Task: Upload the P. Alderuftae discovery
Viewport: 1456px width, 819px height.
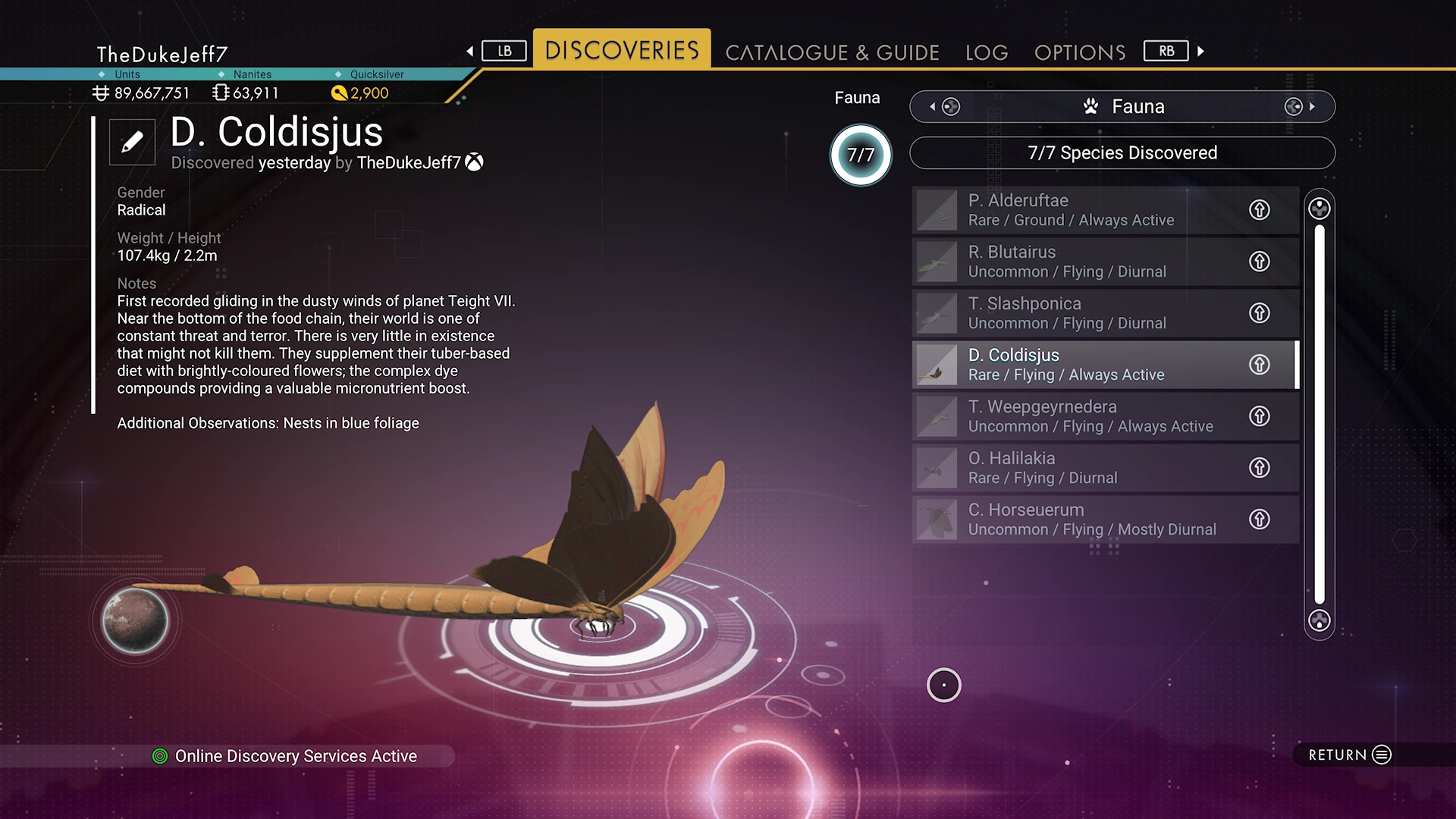Action: point(1259,210)
